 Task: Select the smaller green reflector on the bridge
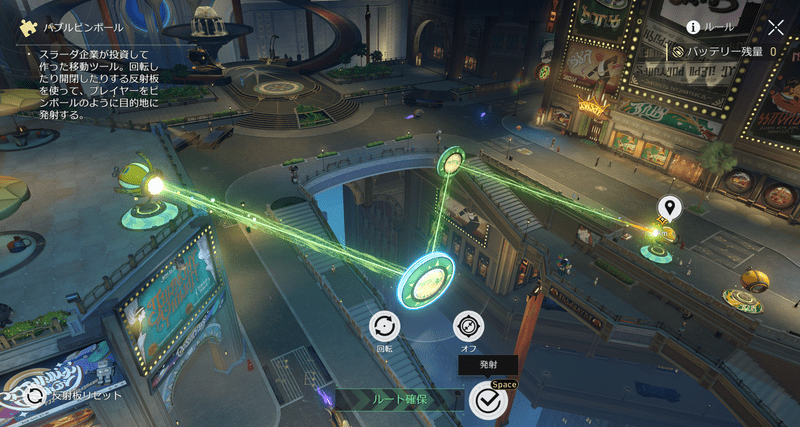tap(452, 161)
